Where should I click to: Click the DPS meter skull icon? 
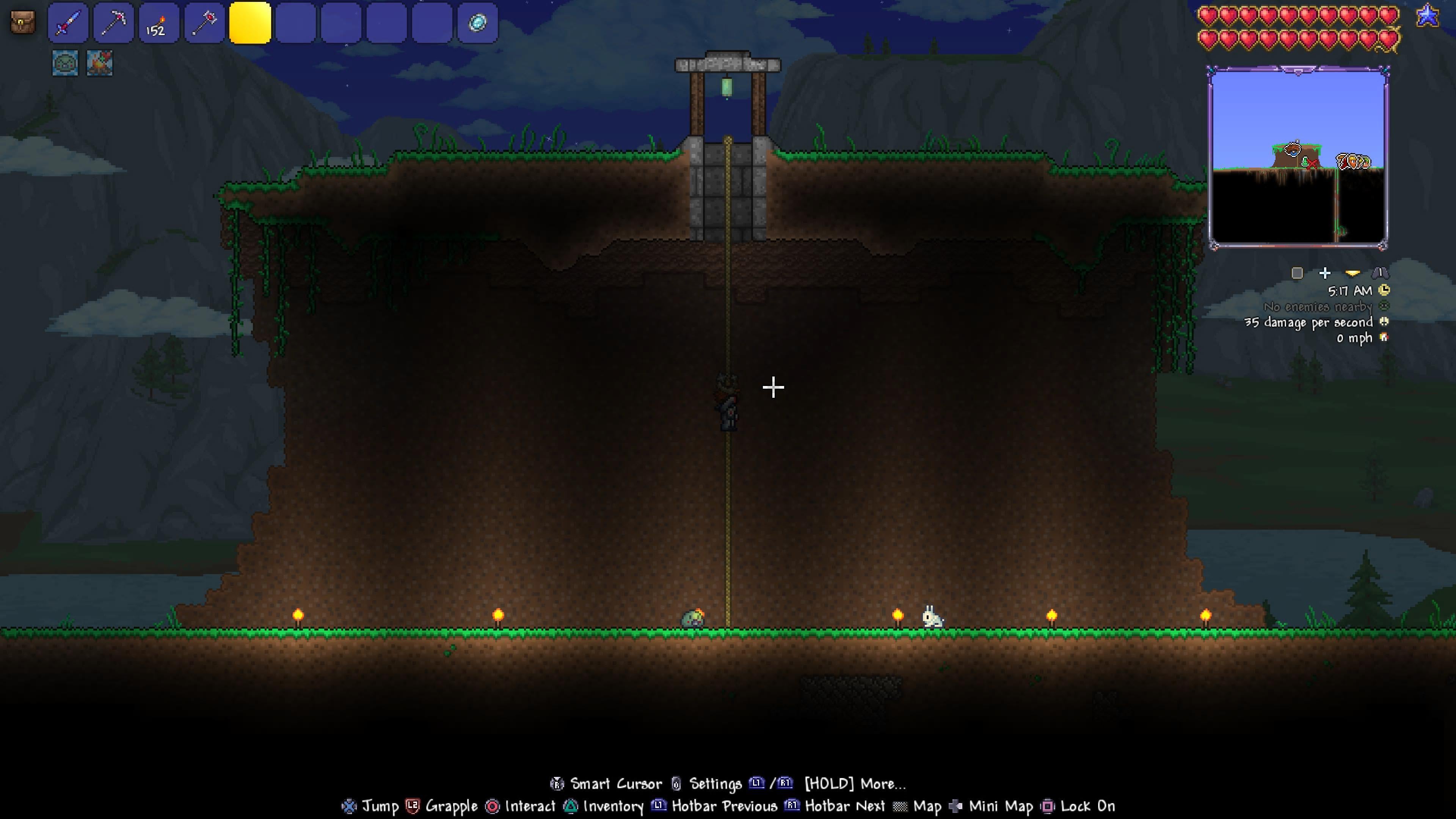(1384, 322)
